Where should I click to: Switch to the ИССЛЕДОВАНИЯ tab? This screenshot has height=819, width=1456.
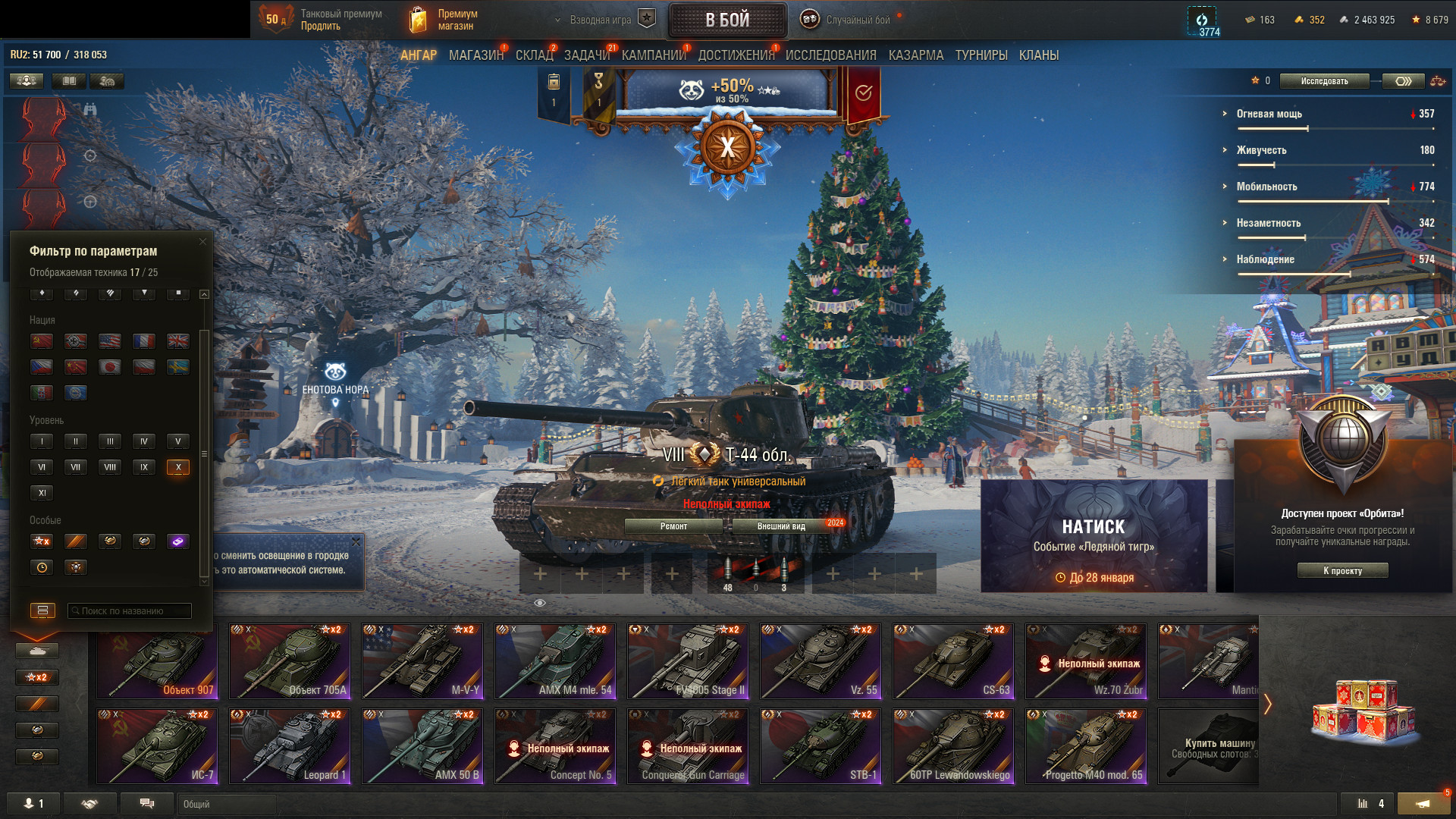click(x=830, y=55)
